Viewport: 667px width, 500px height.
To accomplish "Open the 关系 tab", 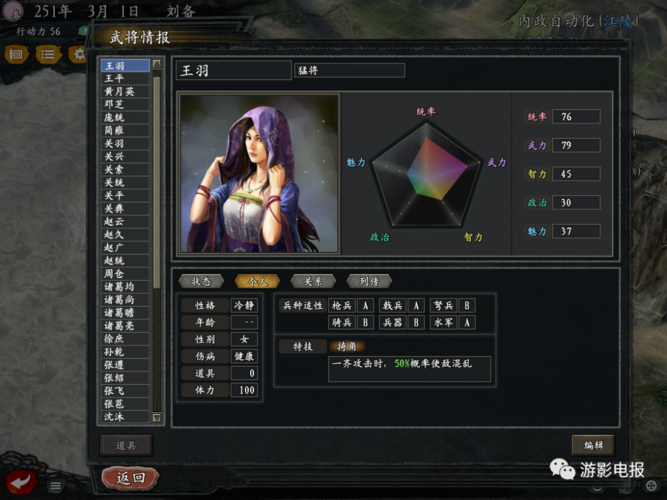I will pyautogui.click(x=313, y=281).
